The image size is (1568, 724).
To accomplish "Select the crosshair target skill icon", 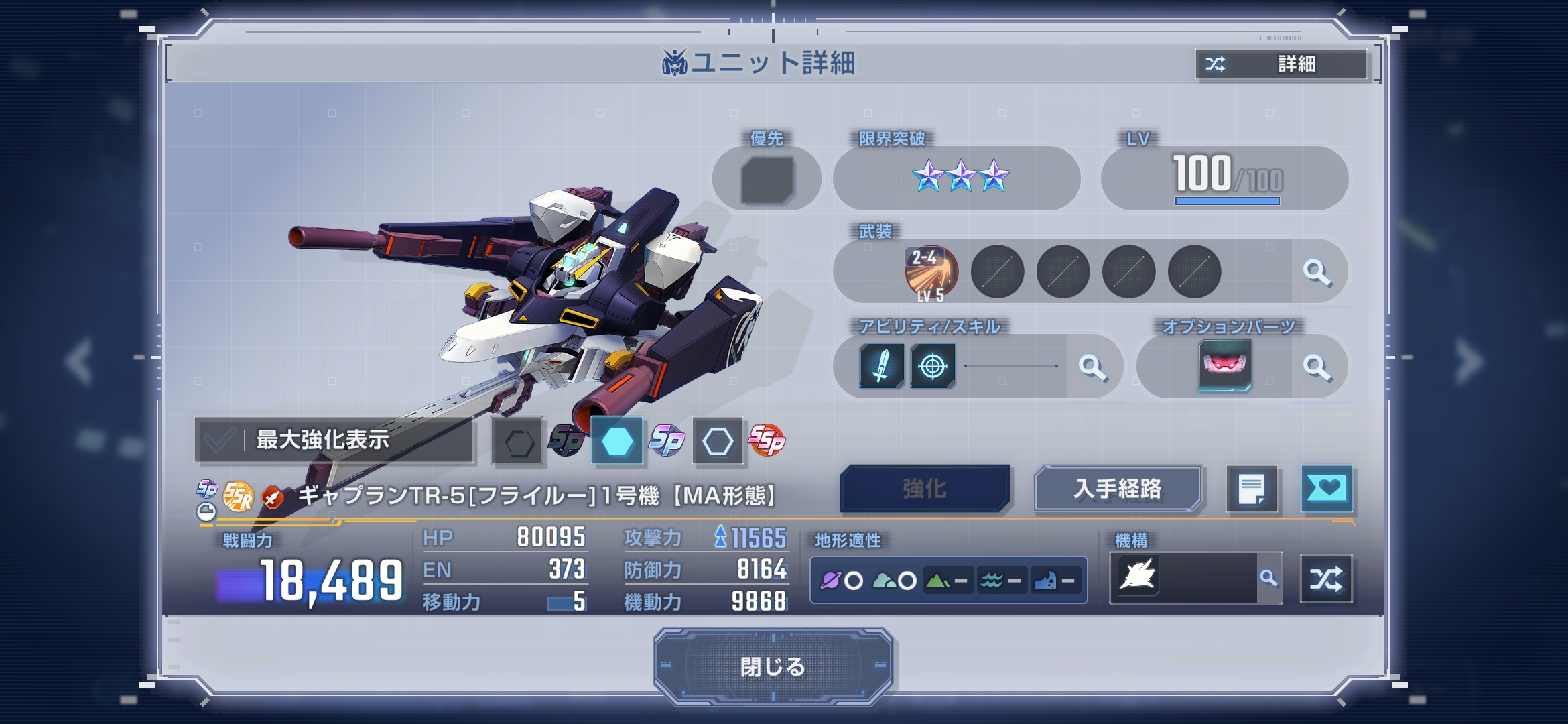I will (932, 366).
